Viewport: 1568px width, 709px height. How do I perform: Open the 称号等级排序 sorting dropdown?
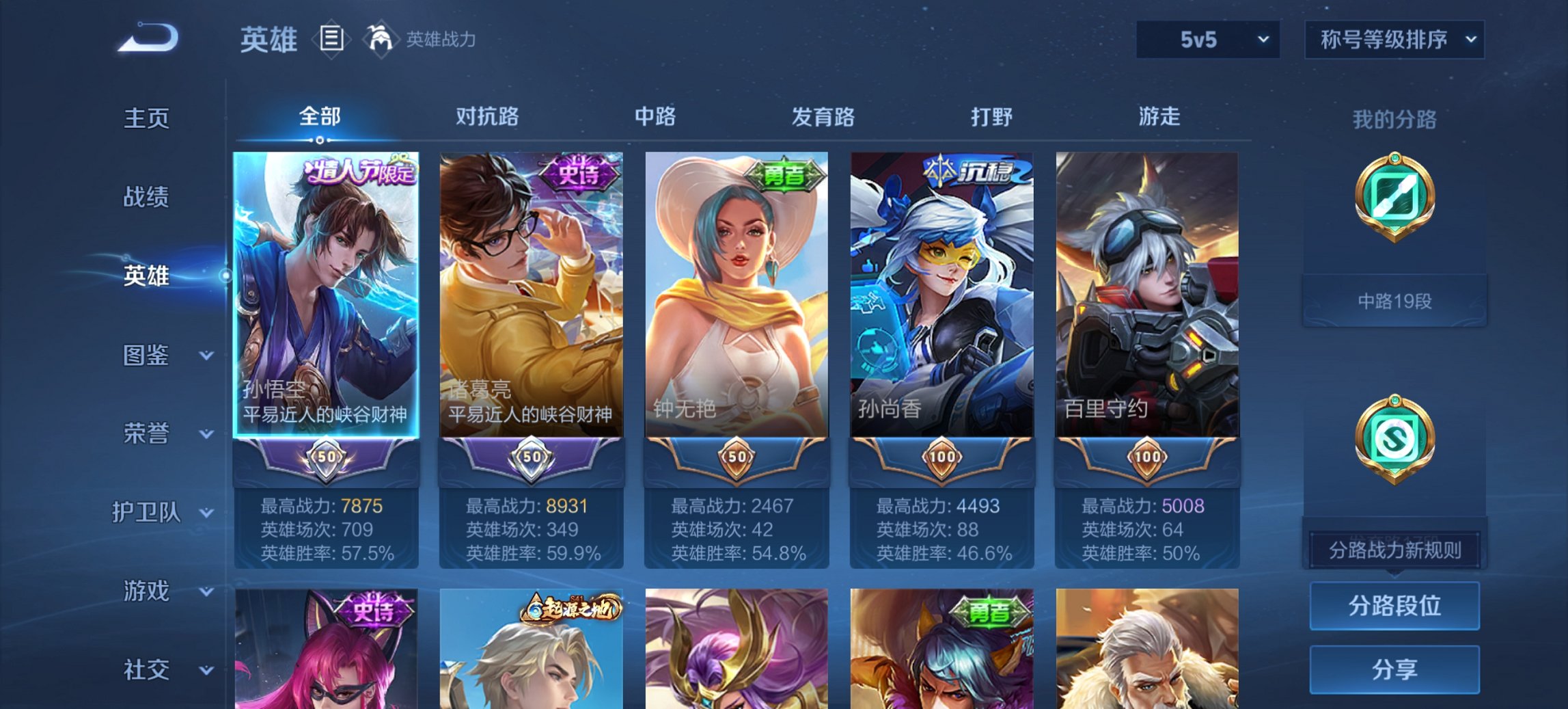1394,40
